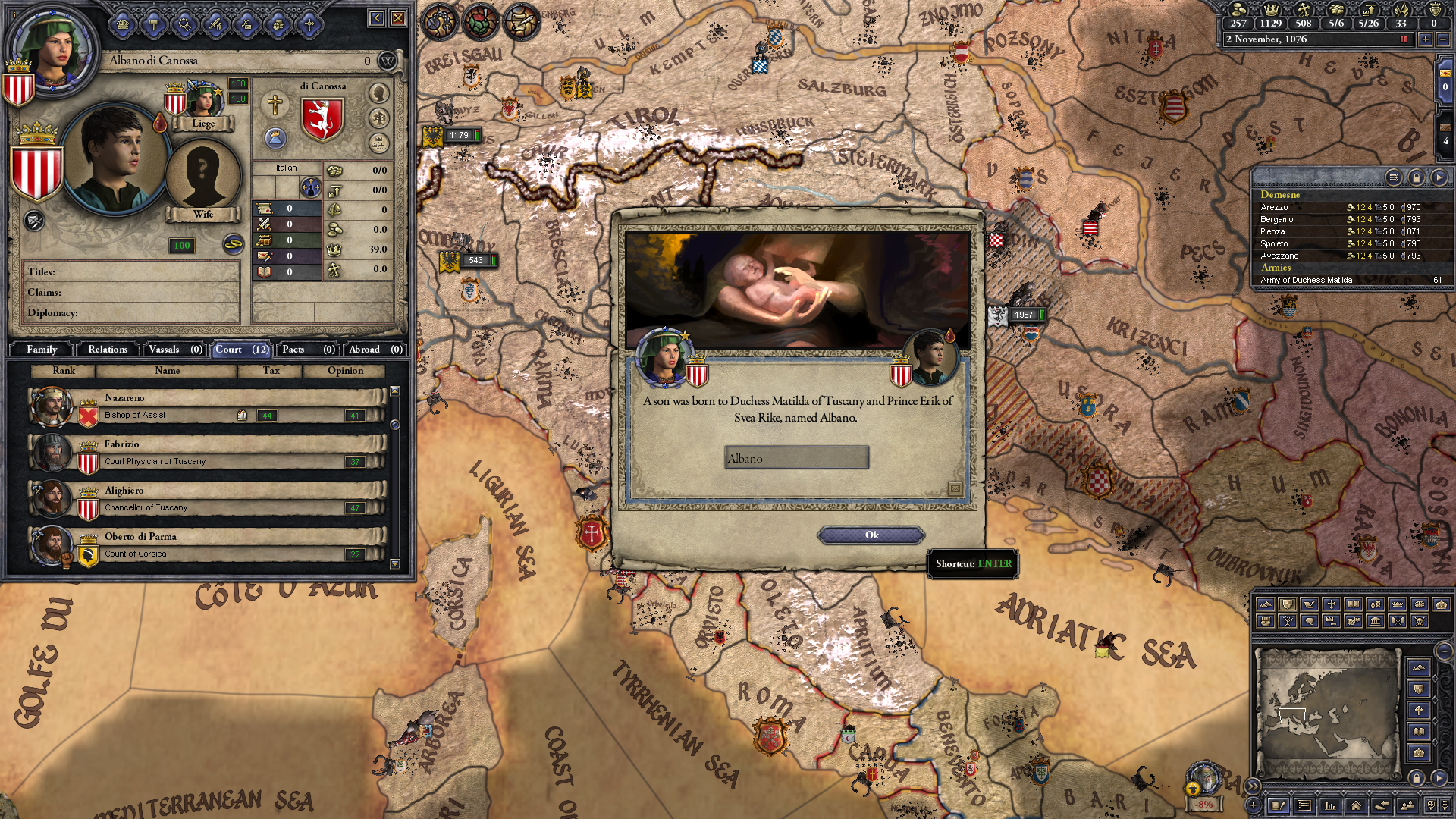
Task: Click the Albano name input field
Action: [x=796, y=458]
